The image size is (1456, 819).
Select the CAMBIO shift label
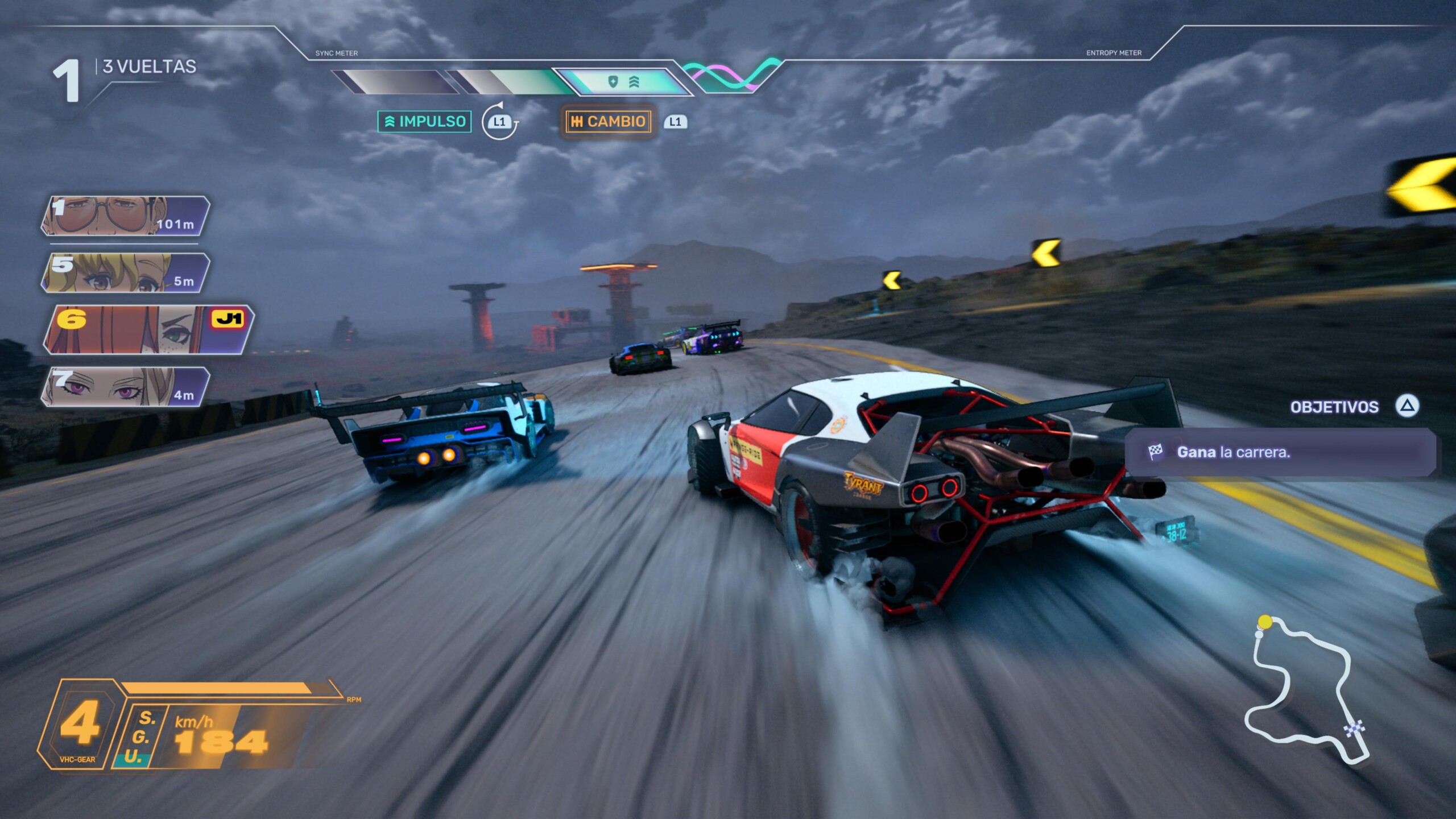[x=608, y=121]
